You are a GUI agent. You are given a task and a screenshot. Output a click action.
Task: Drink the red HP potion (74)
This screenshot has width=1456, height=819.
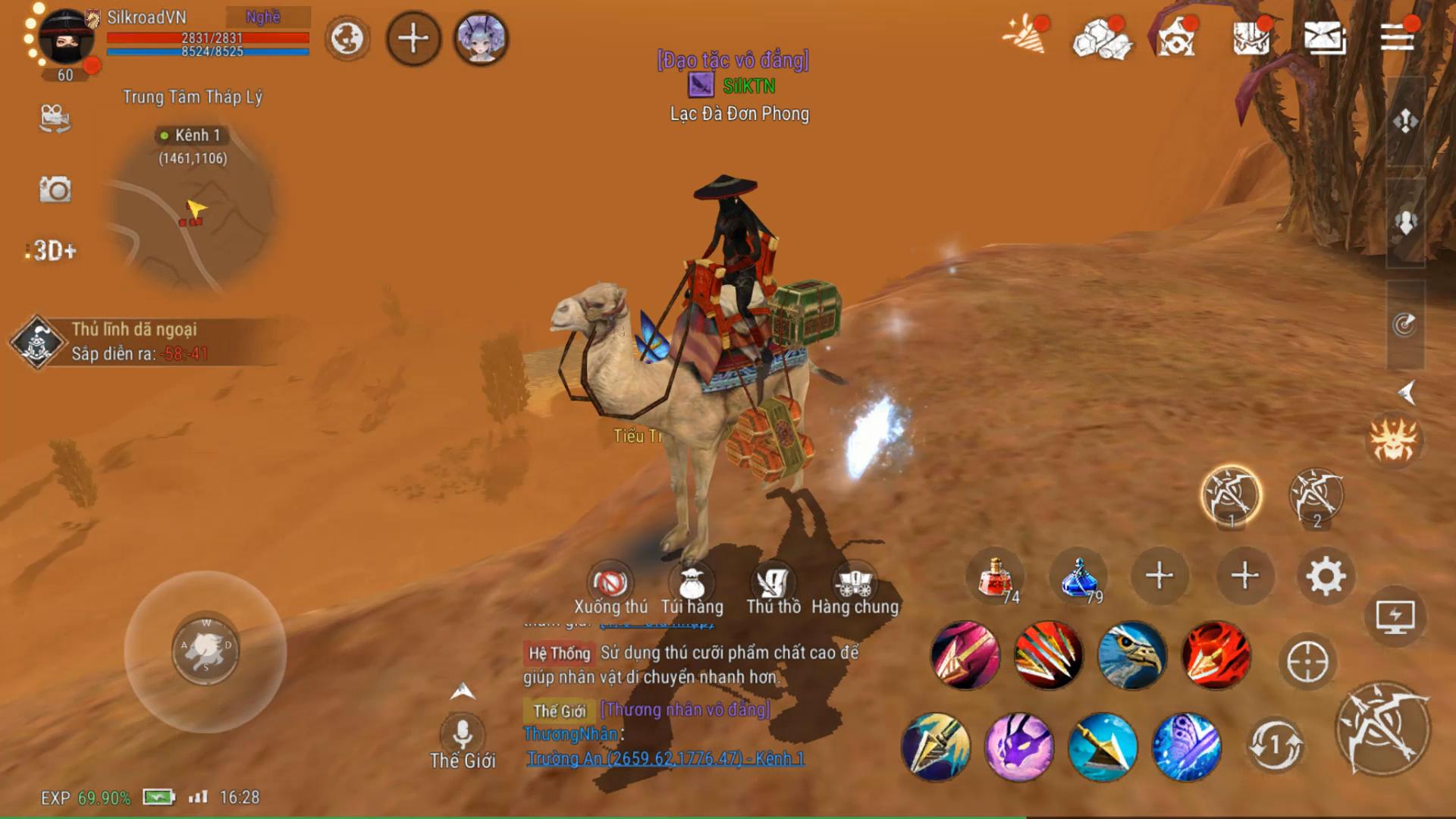(x=993, y=576)
